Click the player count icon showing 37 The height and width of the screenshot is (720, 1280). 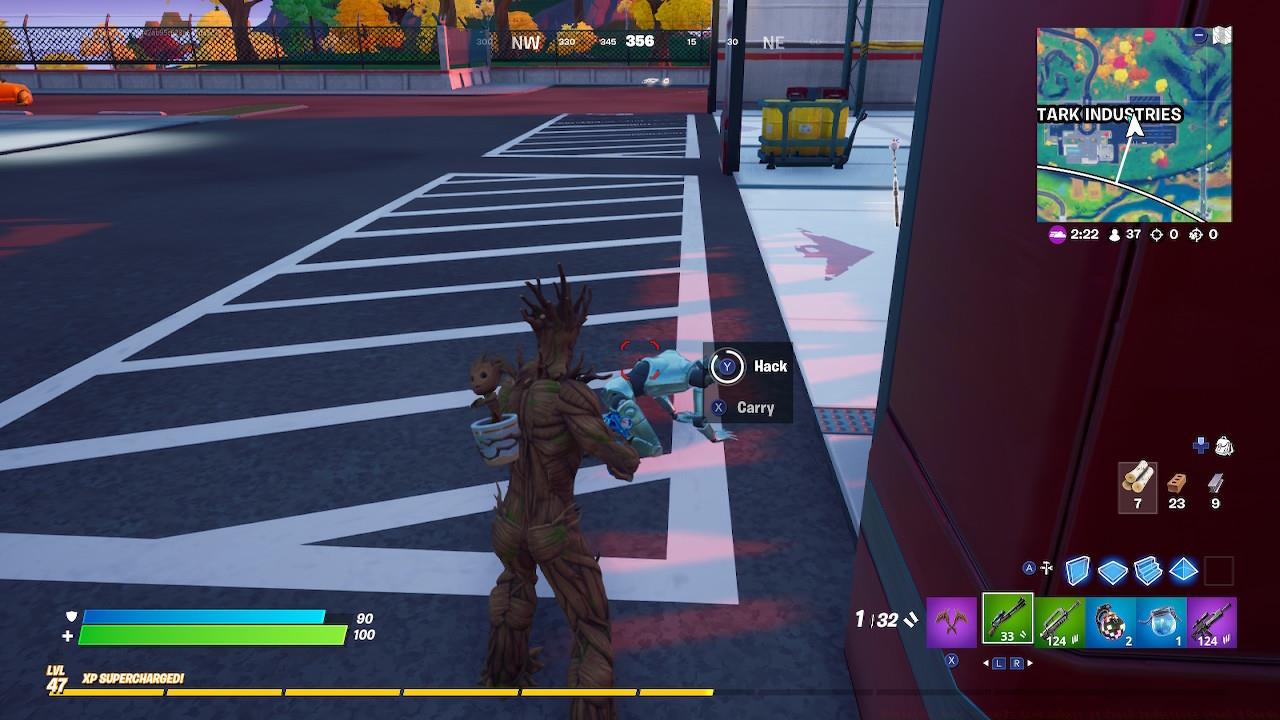point(1113,235)
